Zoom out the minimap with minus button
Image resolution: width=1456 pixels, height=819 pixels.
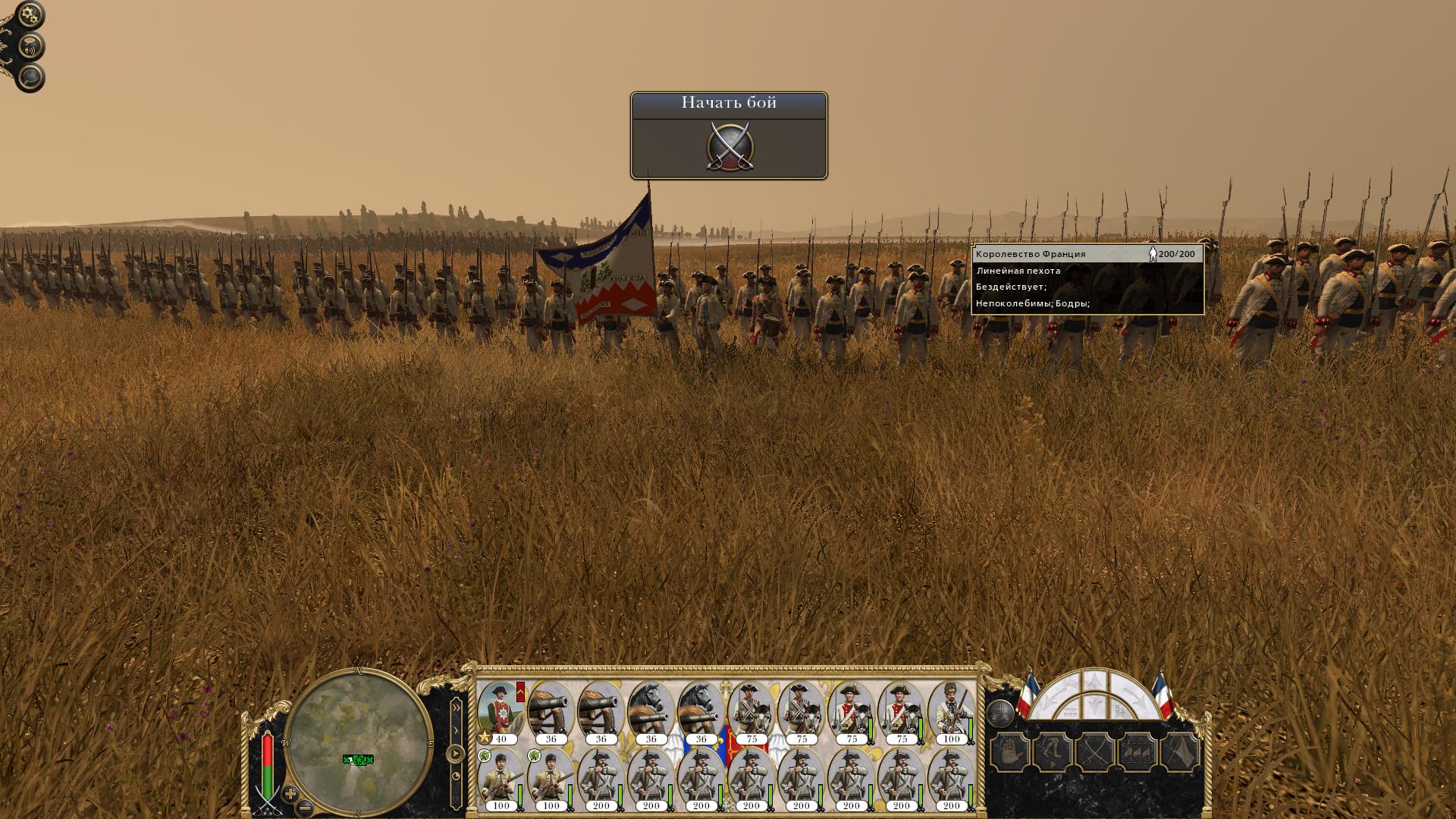304,808
